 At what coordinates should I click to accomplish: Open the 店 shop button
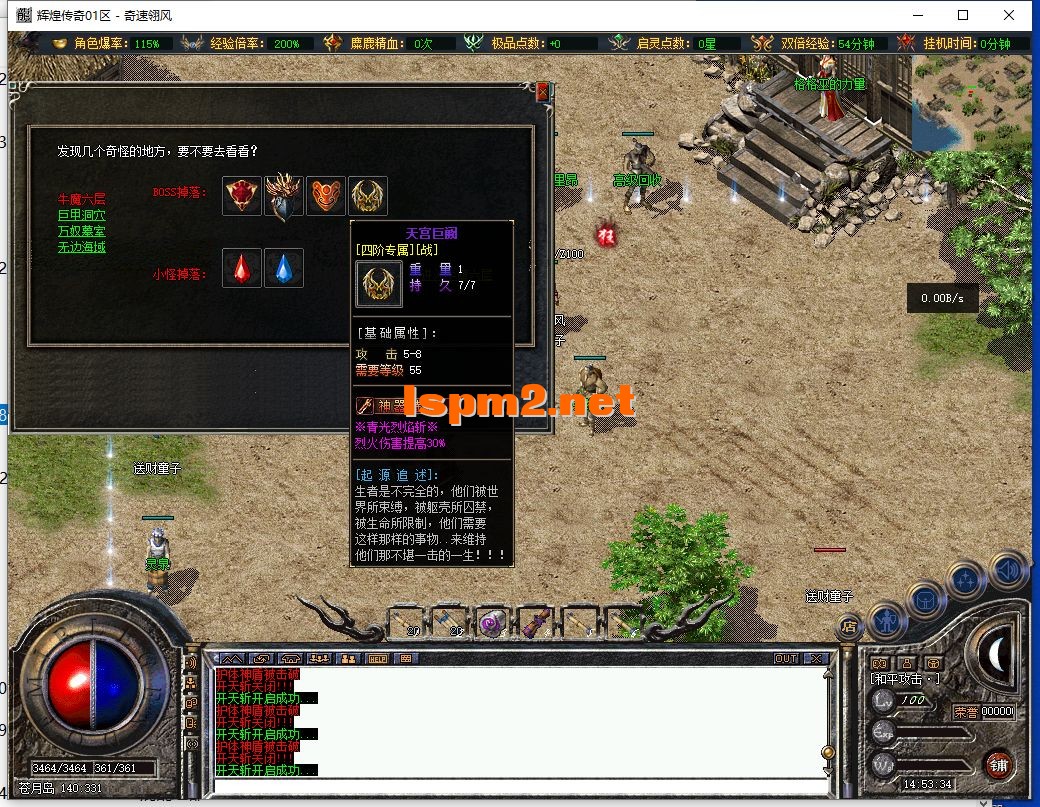pos(850,628)
